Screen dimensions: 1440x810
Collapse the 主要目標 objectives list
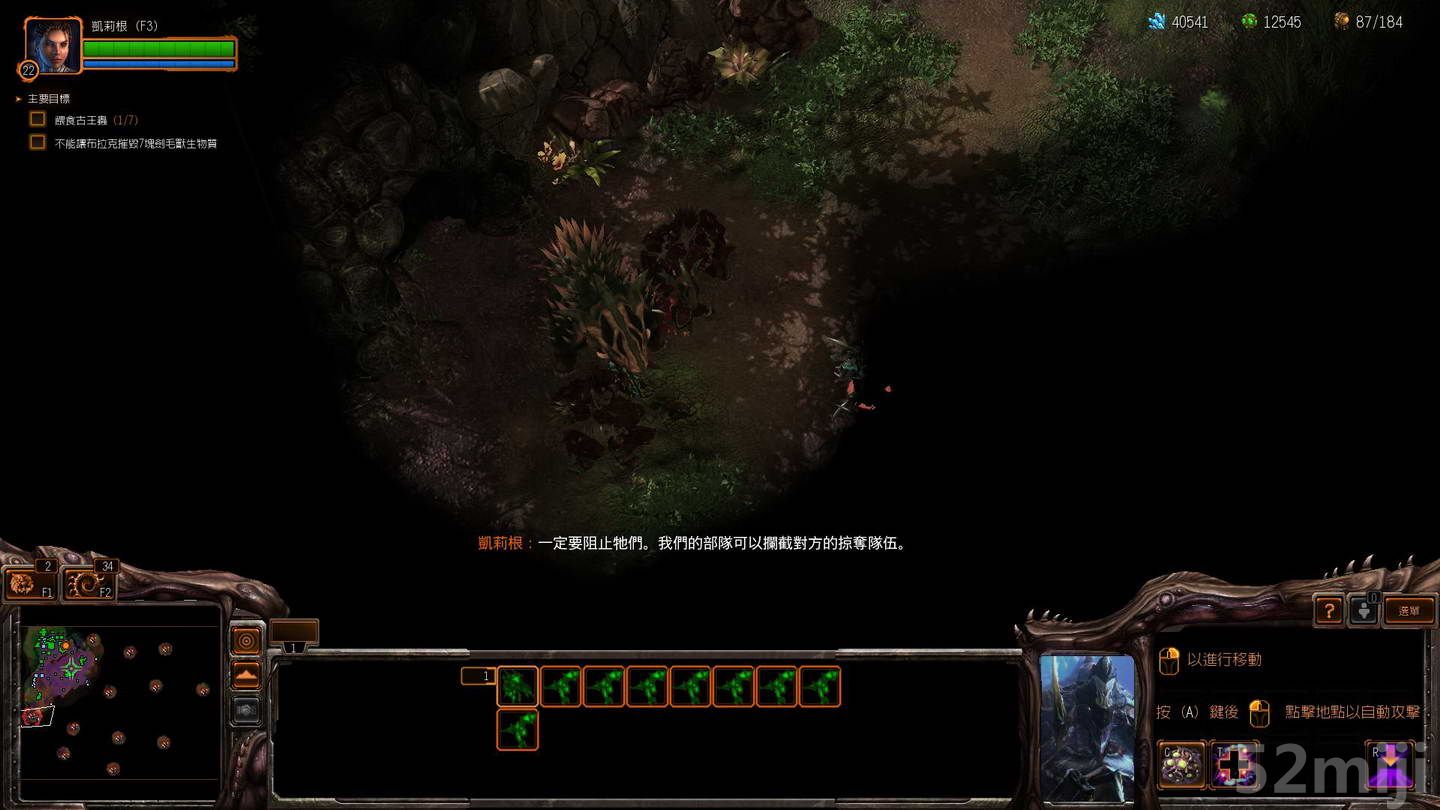pos(18,98)
